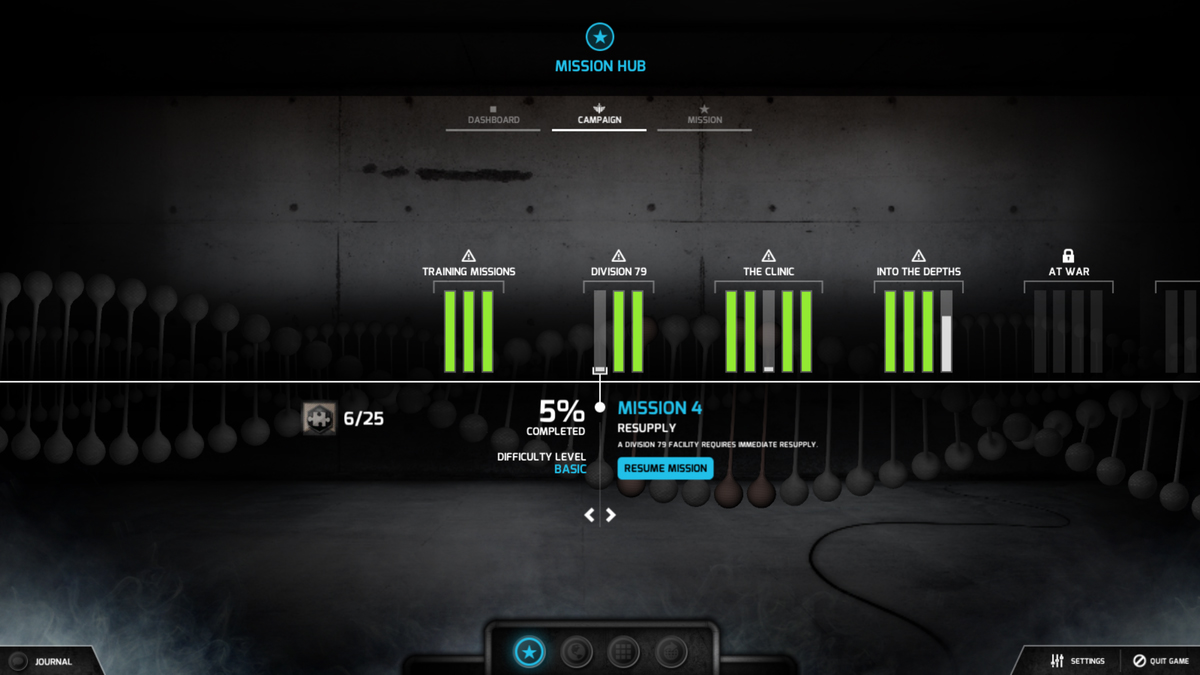Open the grid icon in bottom dock
The width and height of the screenshot is (1200, 675).
(x=624, y=653)
